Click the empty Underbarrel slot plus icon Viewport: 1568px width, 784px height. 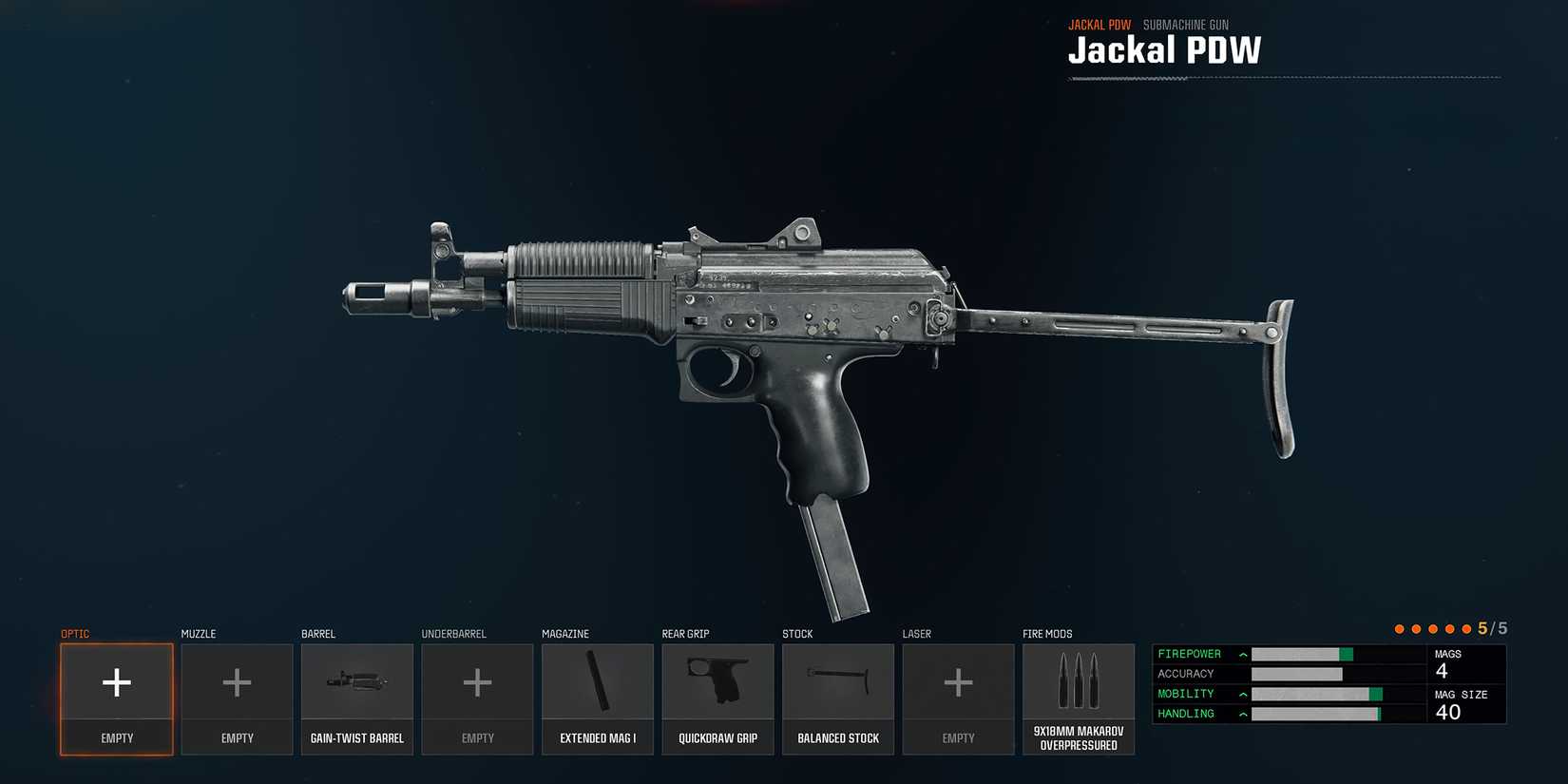477,681
